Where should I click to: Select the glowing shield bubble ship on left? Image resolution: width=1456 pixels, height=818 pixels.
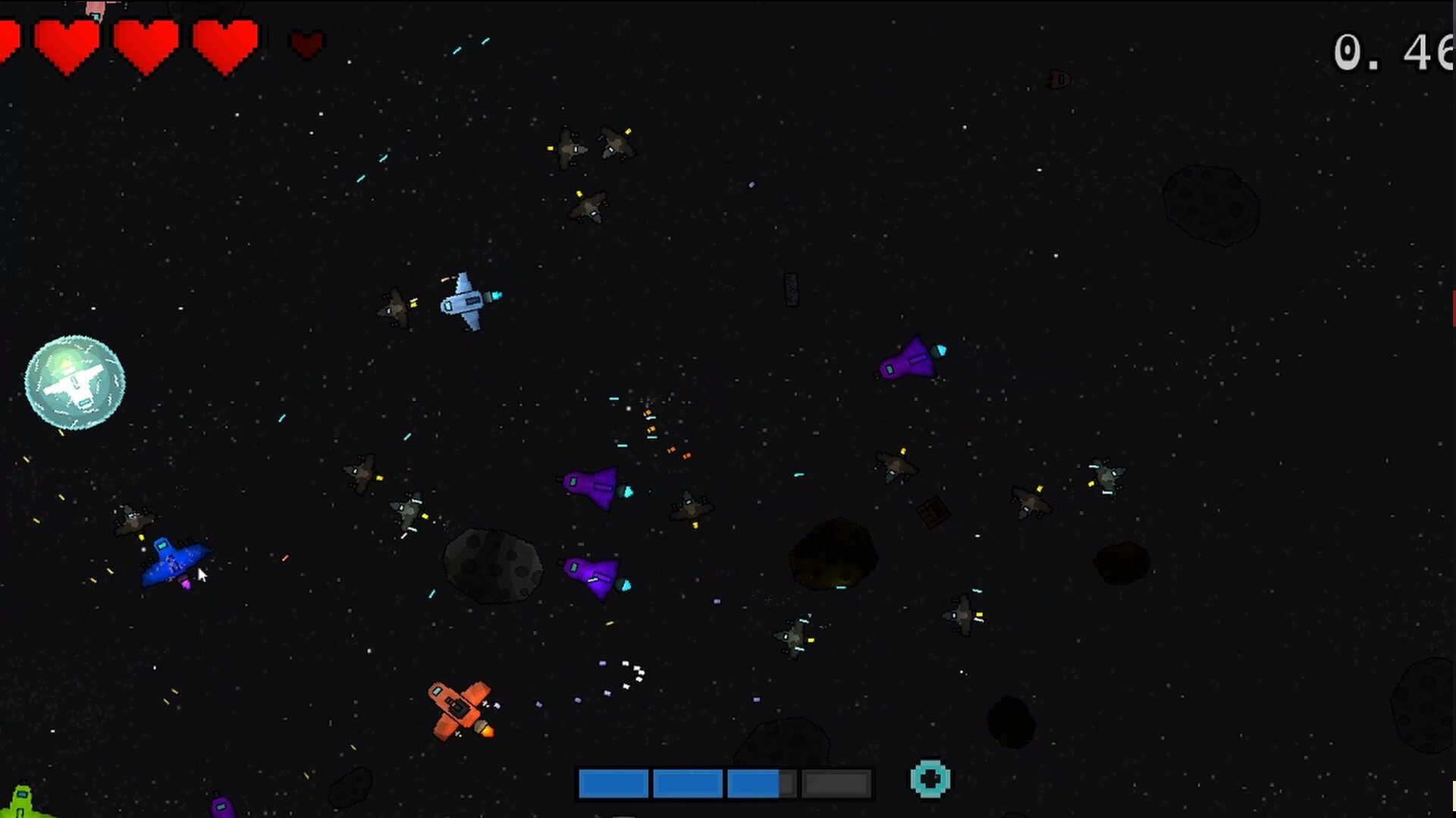(76, 381)
